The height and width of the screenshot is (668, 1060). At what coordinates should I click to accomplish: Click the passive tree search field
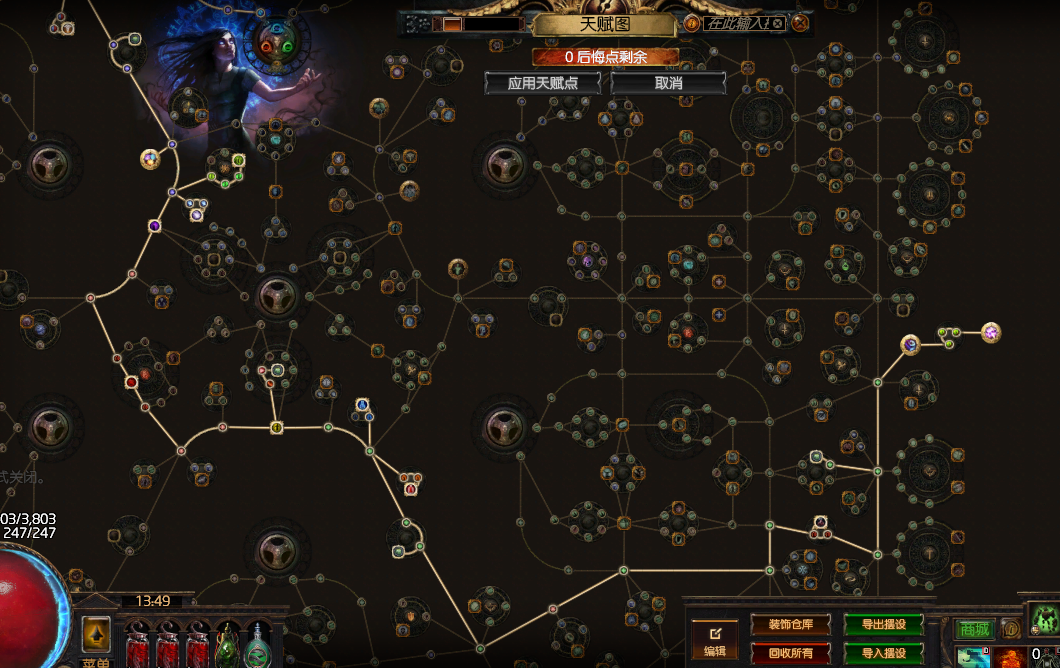(741, 23)
